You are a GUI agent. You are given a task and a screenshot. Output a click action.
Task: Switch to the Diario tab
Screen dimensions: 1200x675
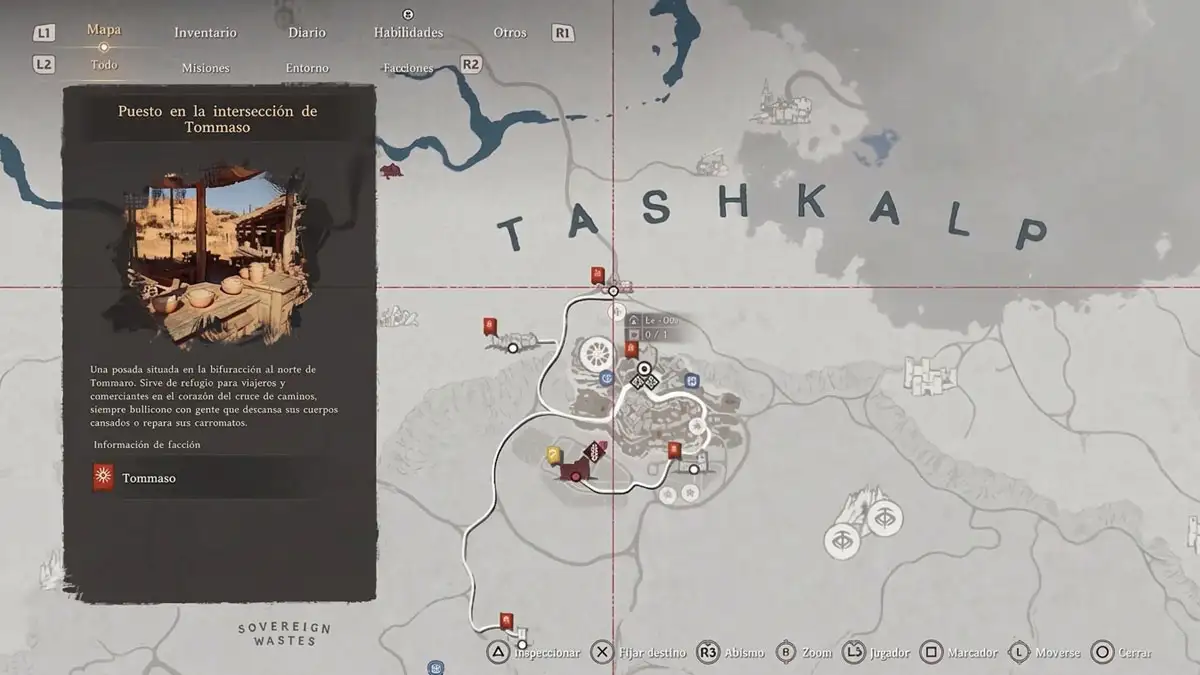pos(307,33)
